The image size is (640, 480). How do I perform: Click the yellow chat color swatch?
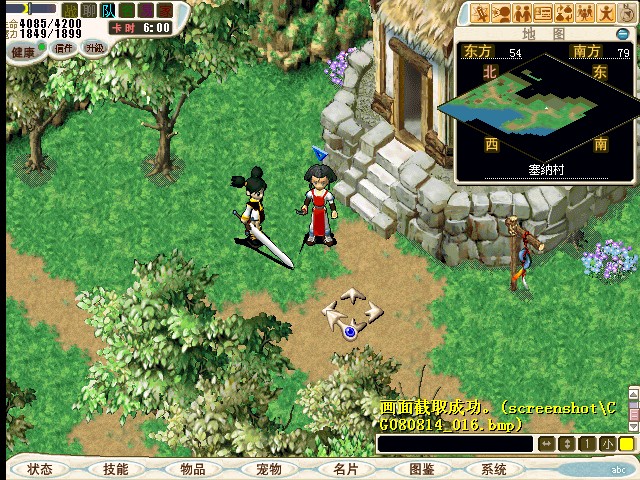click(626, 443)
